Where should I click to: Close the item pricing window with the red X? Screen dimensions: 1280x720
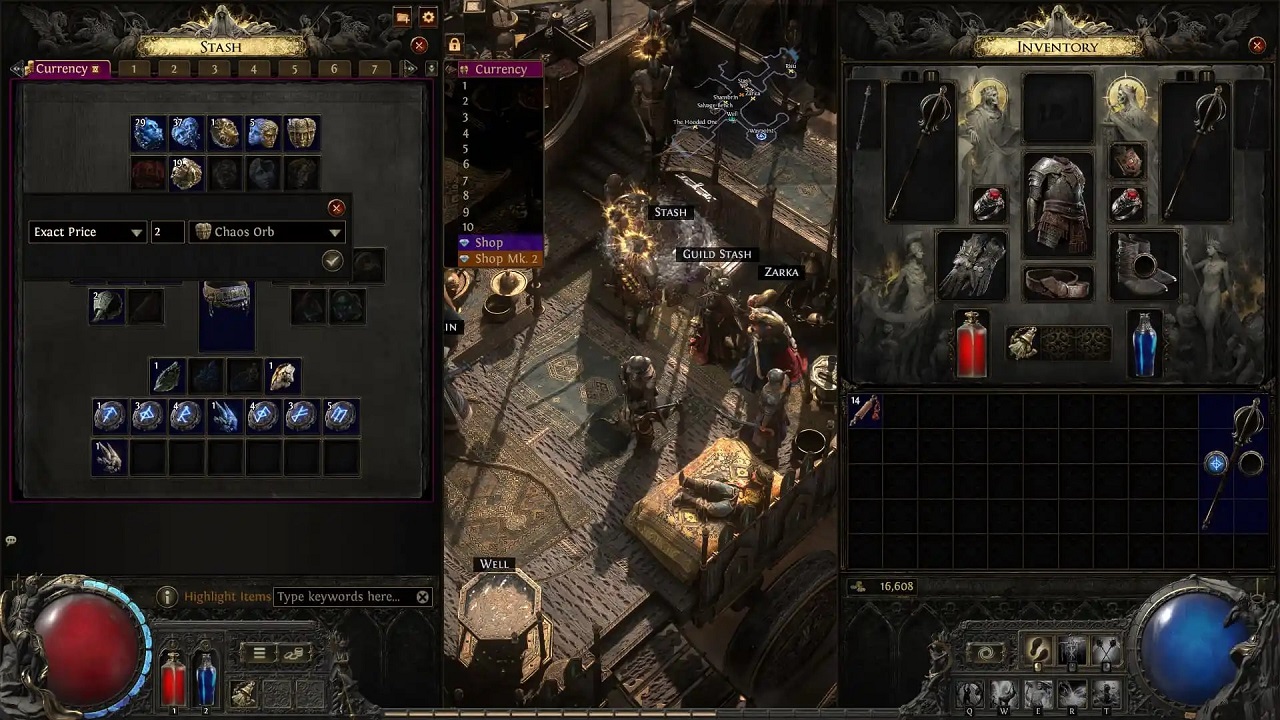click(336, 208)
